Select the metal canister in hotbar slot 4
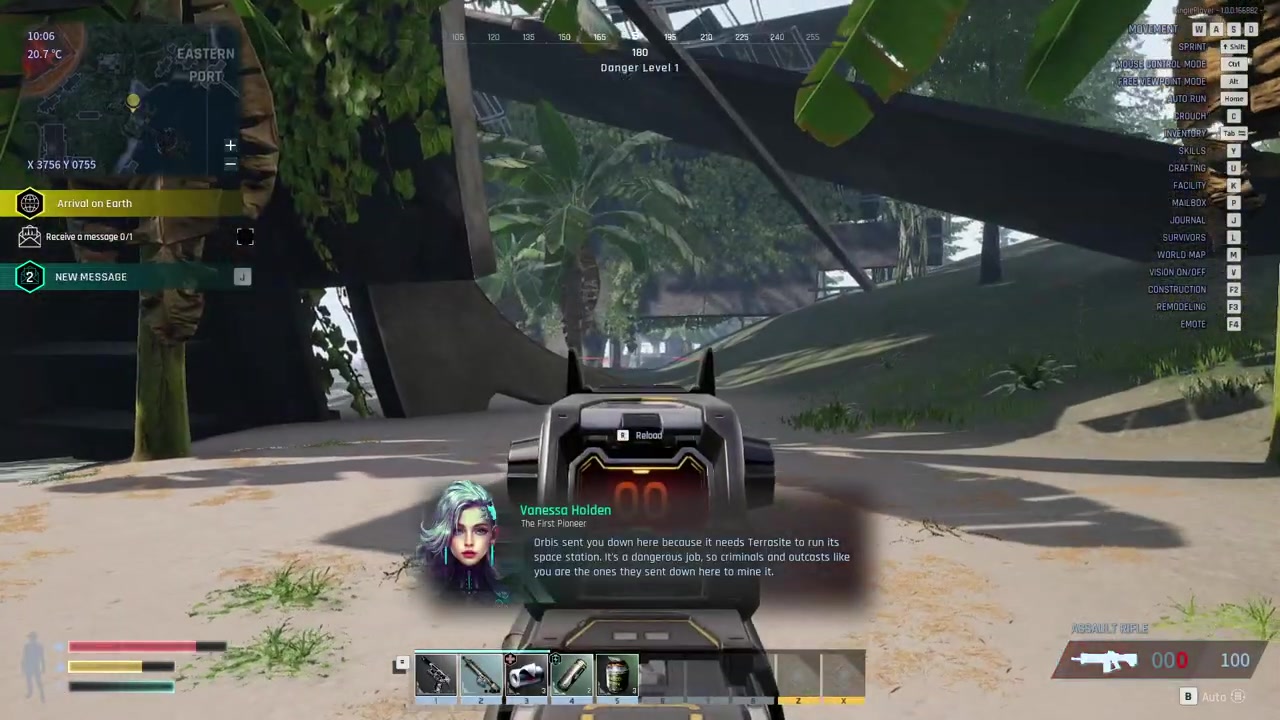The width and height of the screenshot is (1280, 720). tap(571, 676)
